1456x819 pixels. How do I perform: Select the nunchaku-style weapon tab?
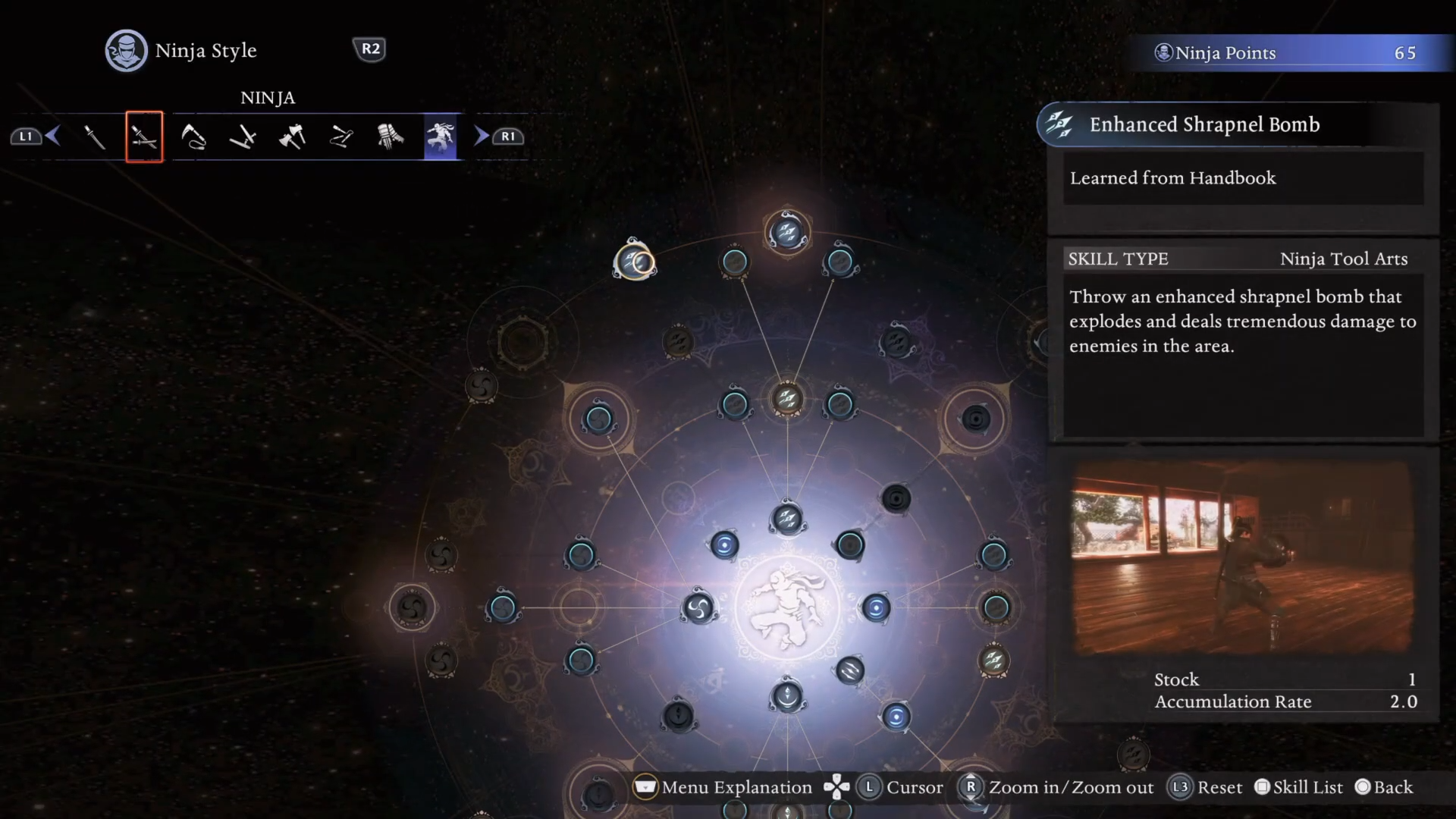click(341, 137)
